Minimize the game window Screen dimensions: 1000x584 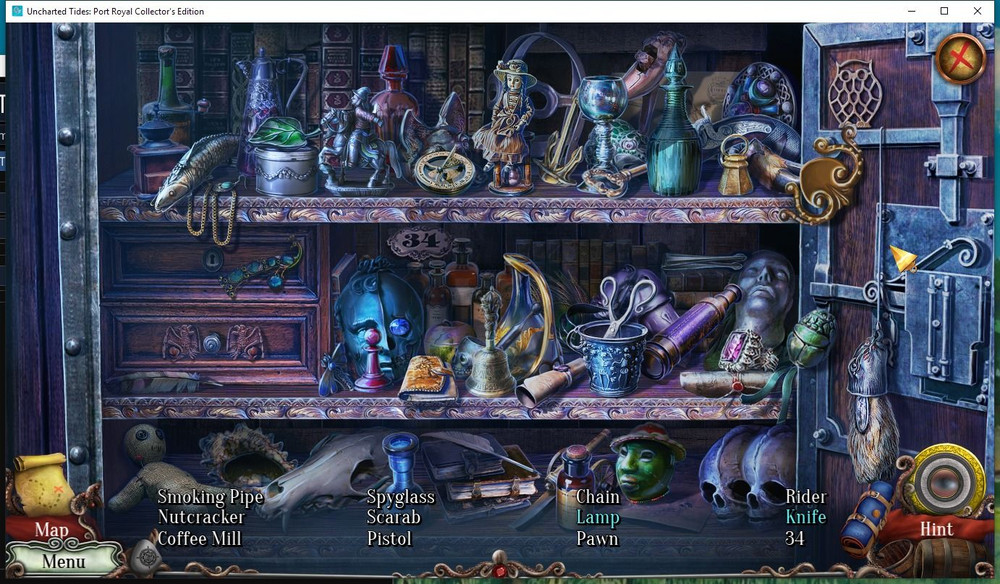pos(912,11)
